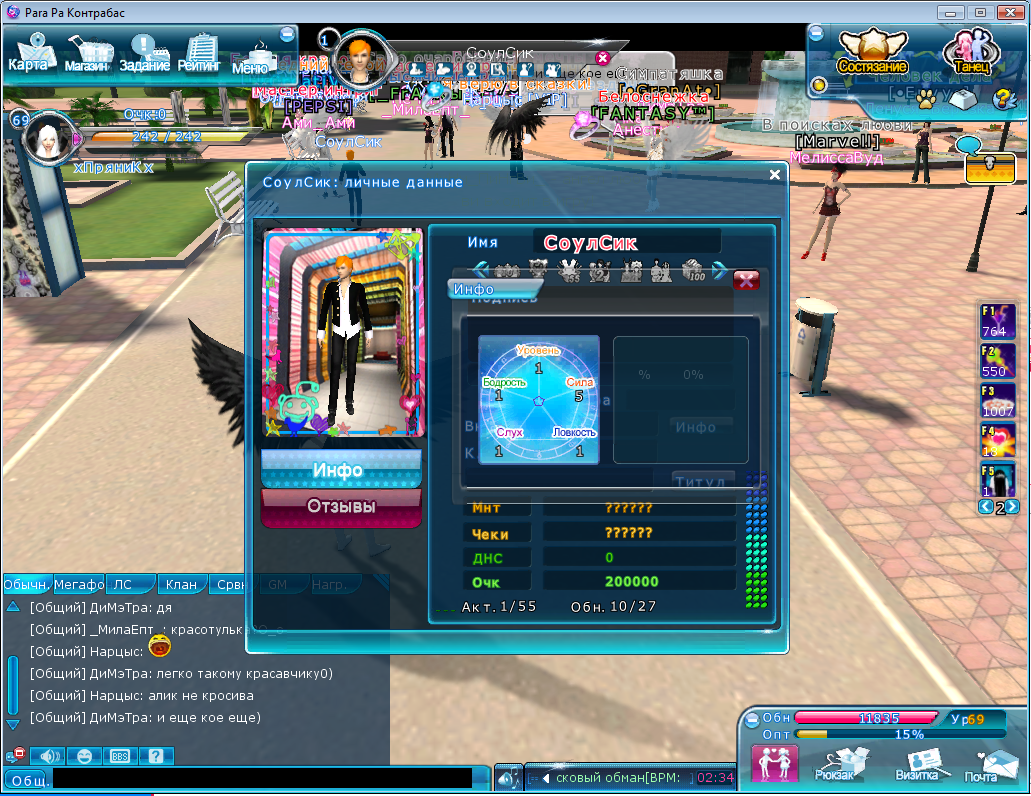
Task: Open the Отзывы reviews section
Action: pos(339,507)
